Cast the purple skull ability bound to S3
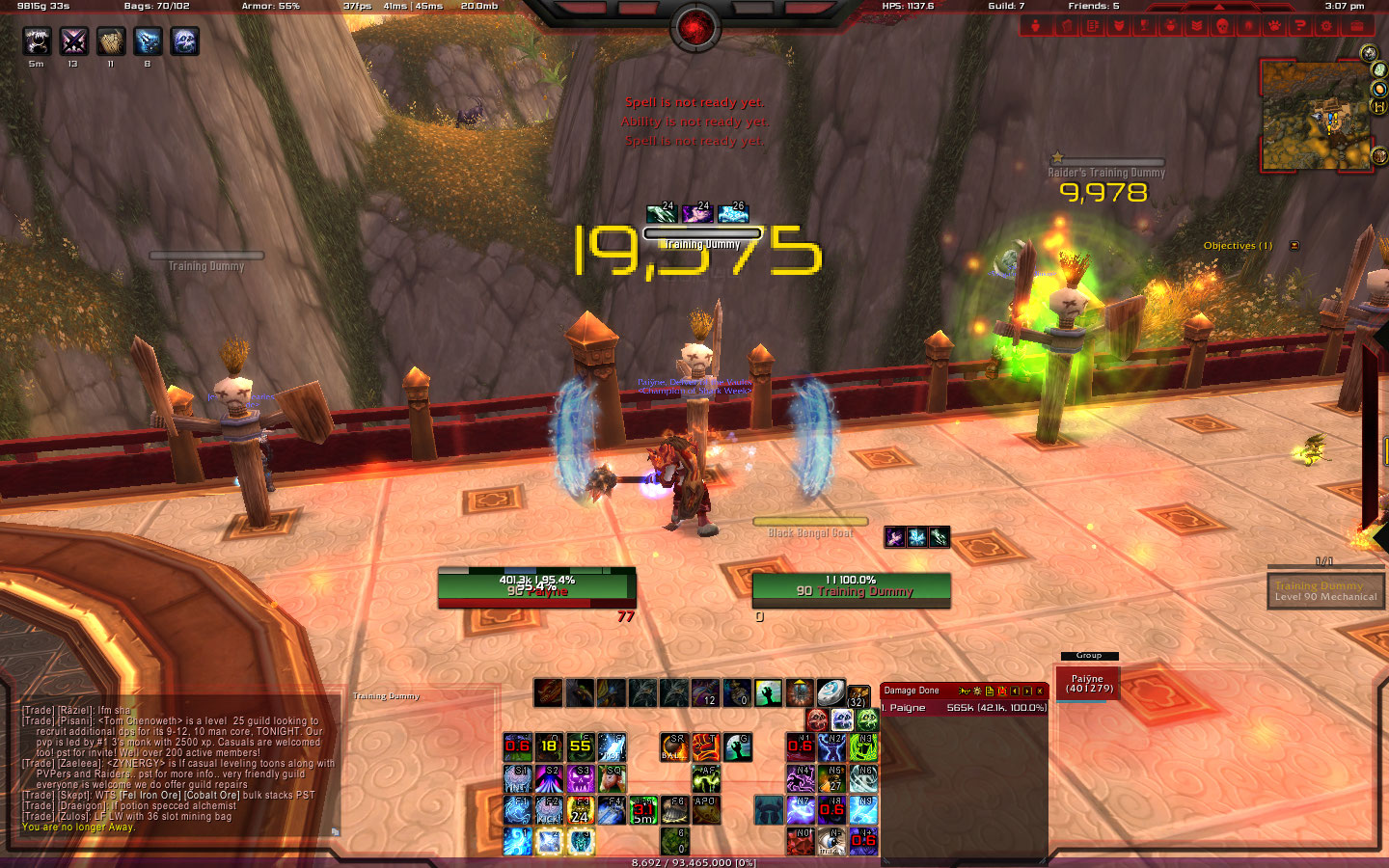Screen dimensions: 1389x868 point(581,777)
